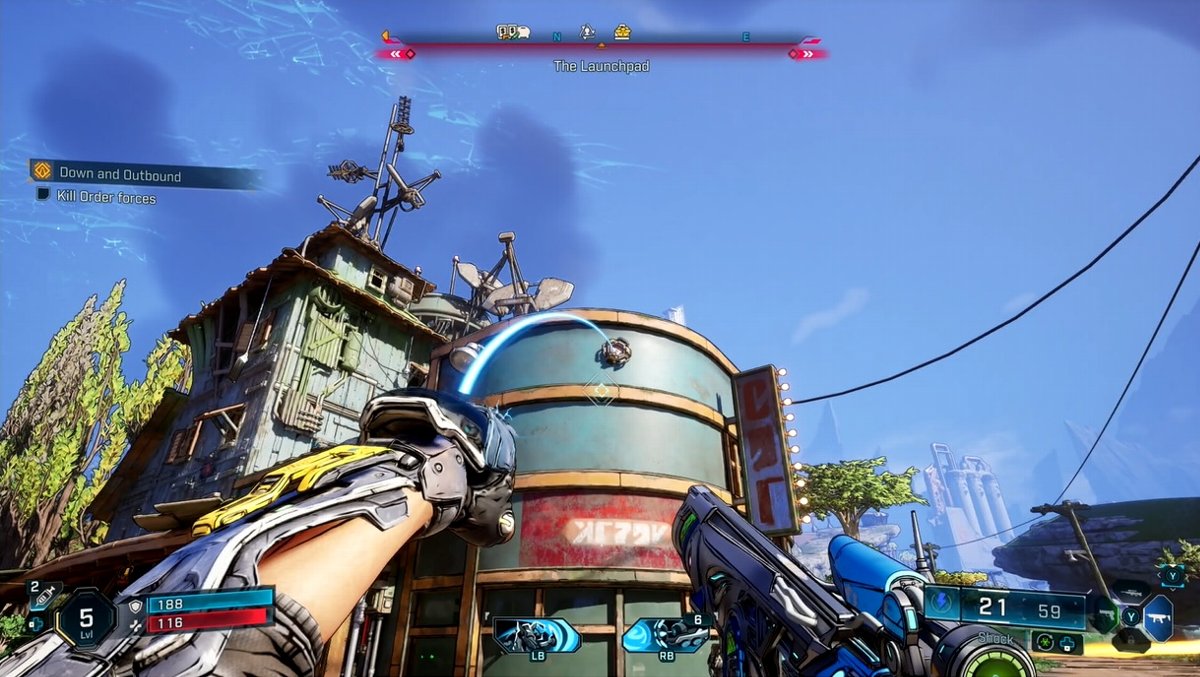Activate the right ordnance ability icon
Screen dimensions: 1200x677
[x=665, y=635]
